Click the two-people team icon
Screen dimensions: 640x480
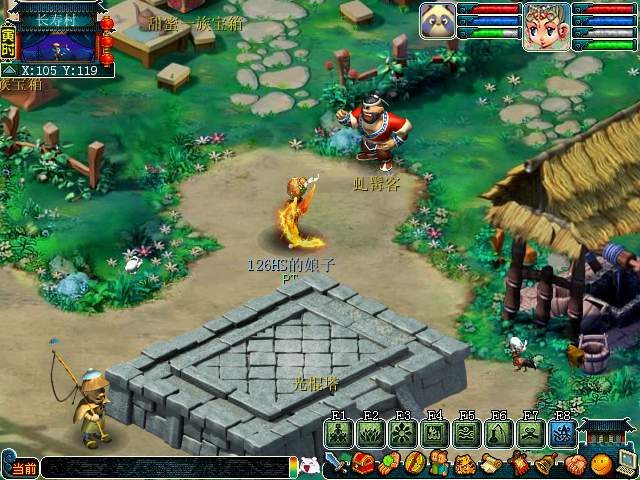click(x=440, y=465)
